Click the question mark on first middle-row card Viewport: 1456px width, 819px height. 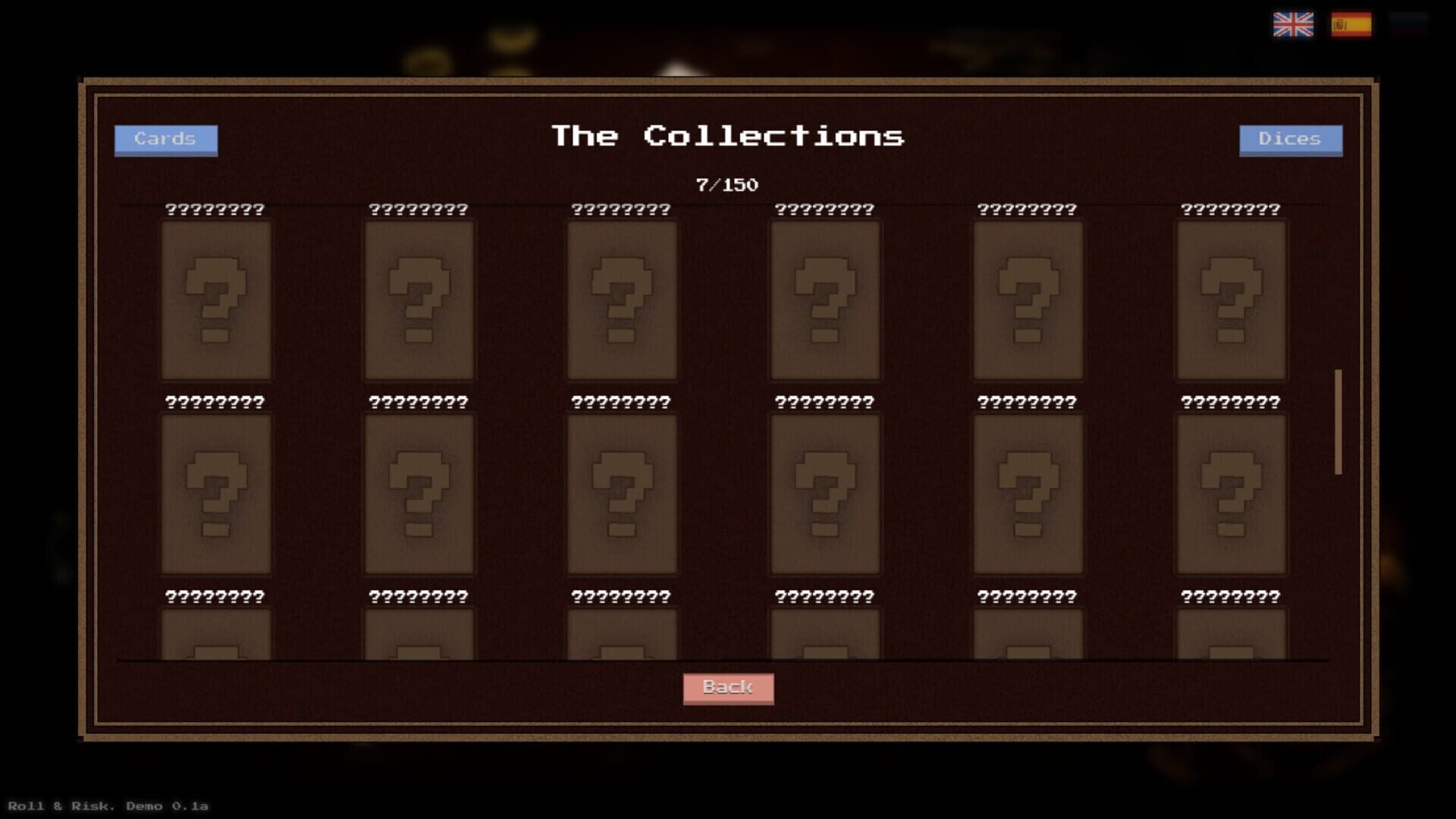217,494
